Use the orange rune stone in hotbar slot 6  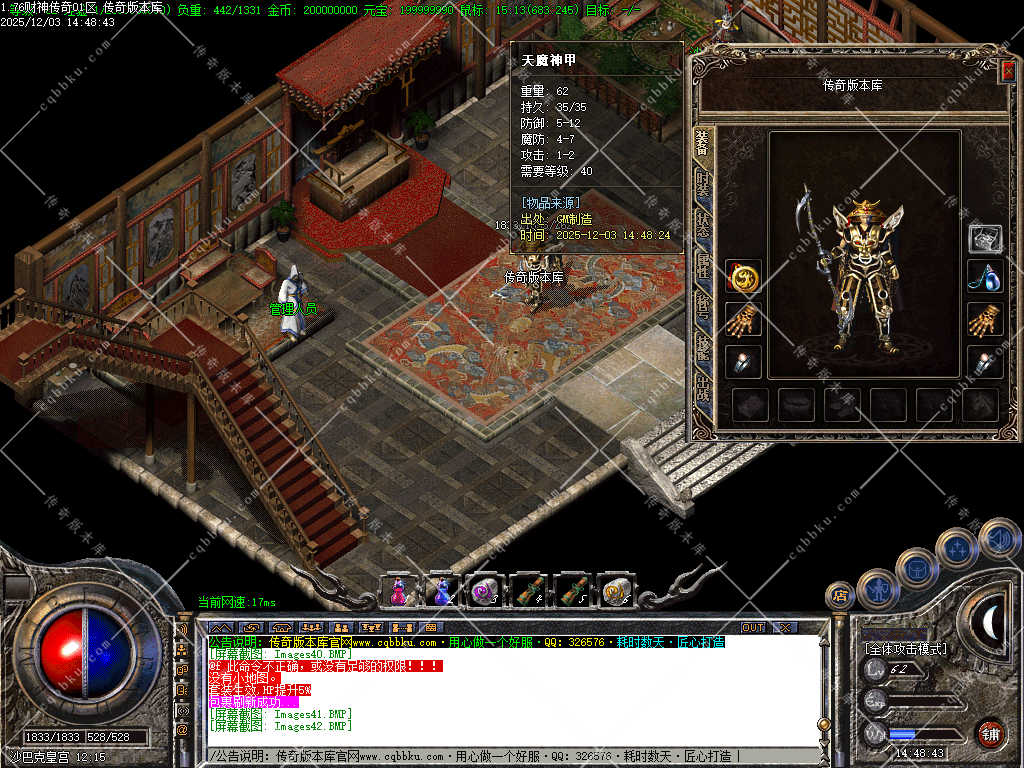click(616, 591)
